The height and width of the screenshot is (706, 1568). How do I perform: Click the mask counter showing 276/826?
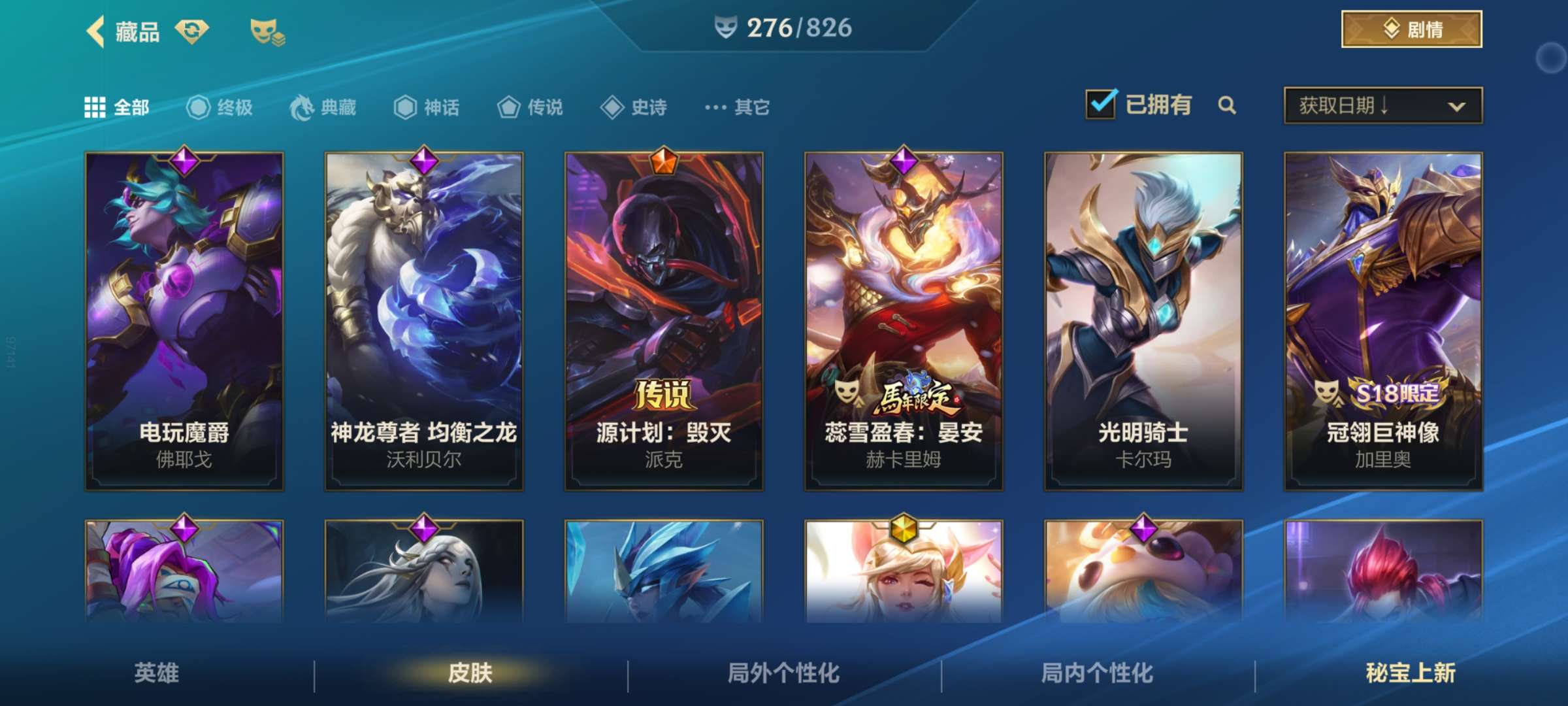coord(783,28)
